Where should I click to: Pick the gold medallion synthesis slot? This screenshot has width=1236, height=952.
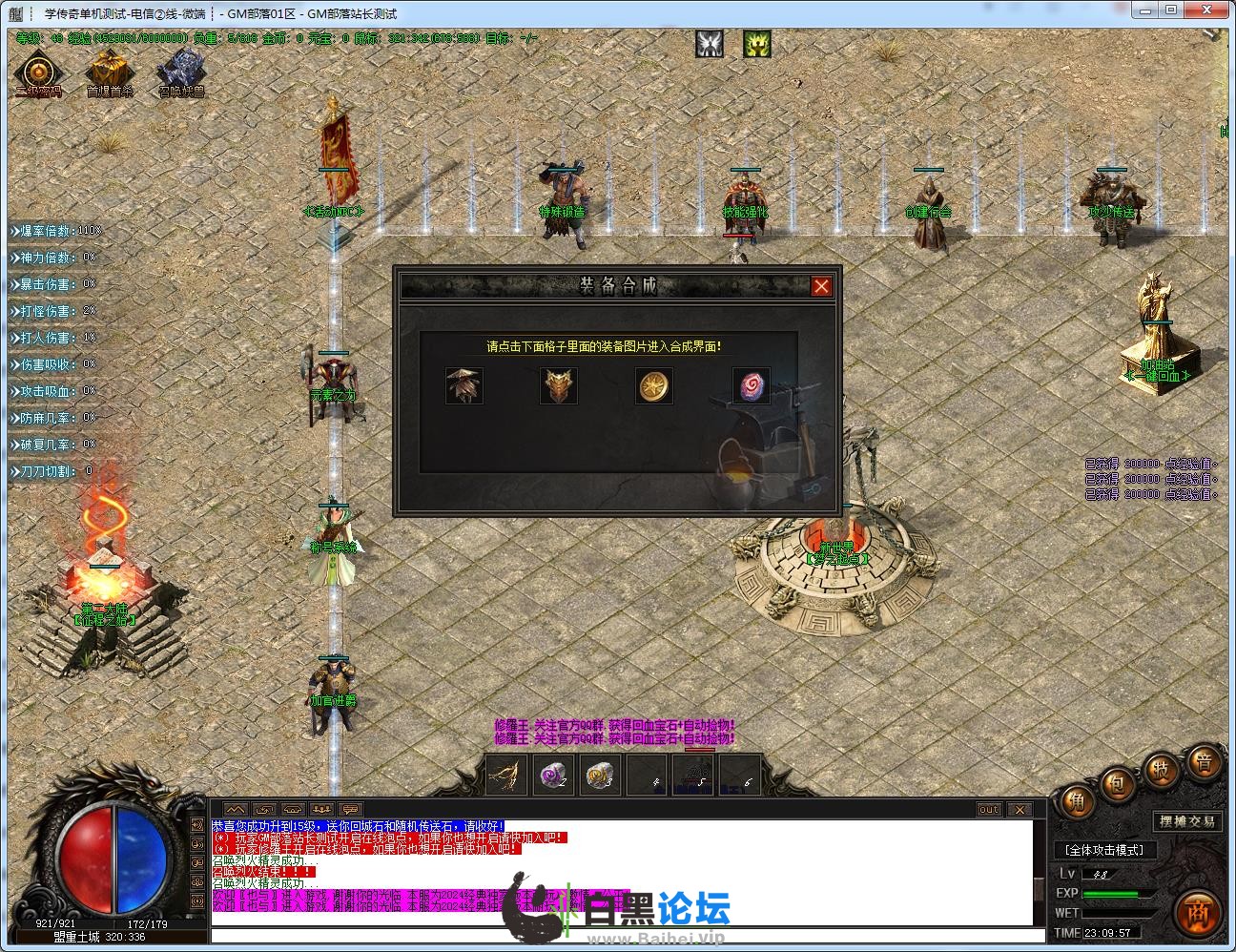654,386
